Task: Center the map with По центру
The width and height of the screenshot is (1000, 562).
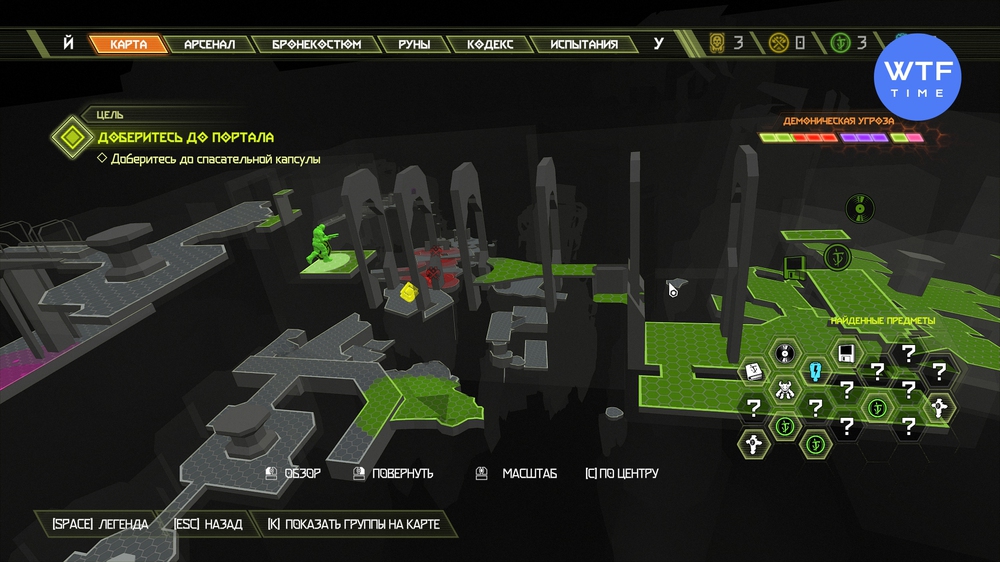Action: click(x=621, y=473)
